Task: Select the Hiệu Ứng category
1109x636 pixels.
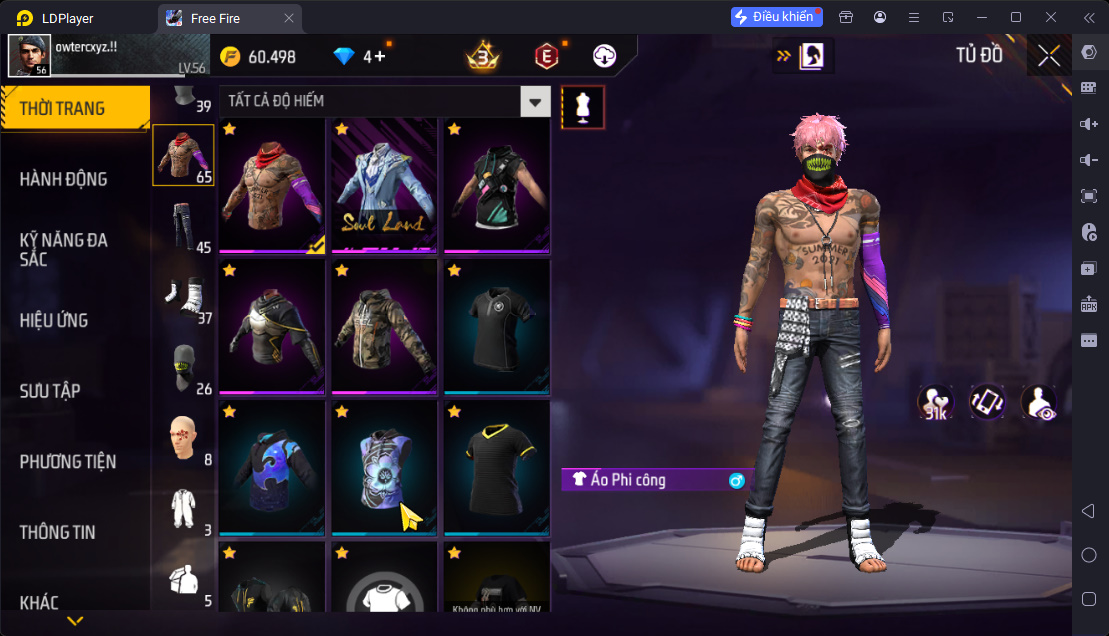Action: pos(54,320)
